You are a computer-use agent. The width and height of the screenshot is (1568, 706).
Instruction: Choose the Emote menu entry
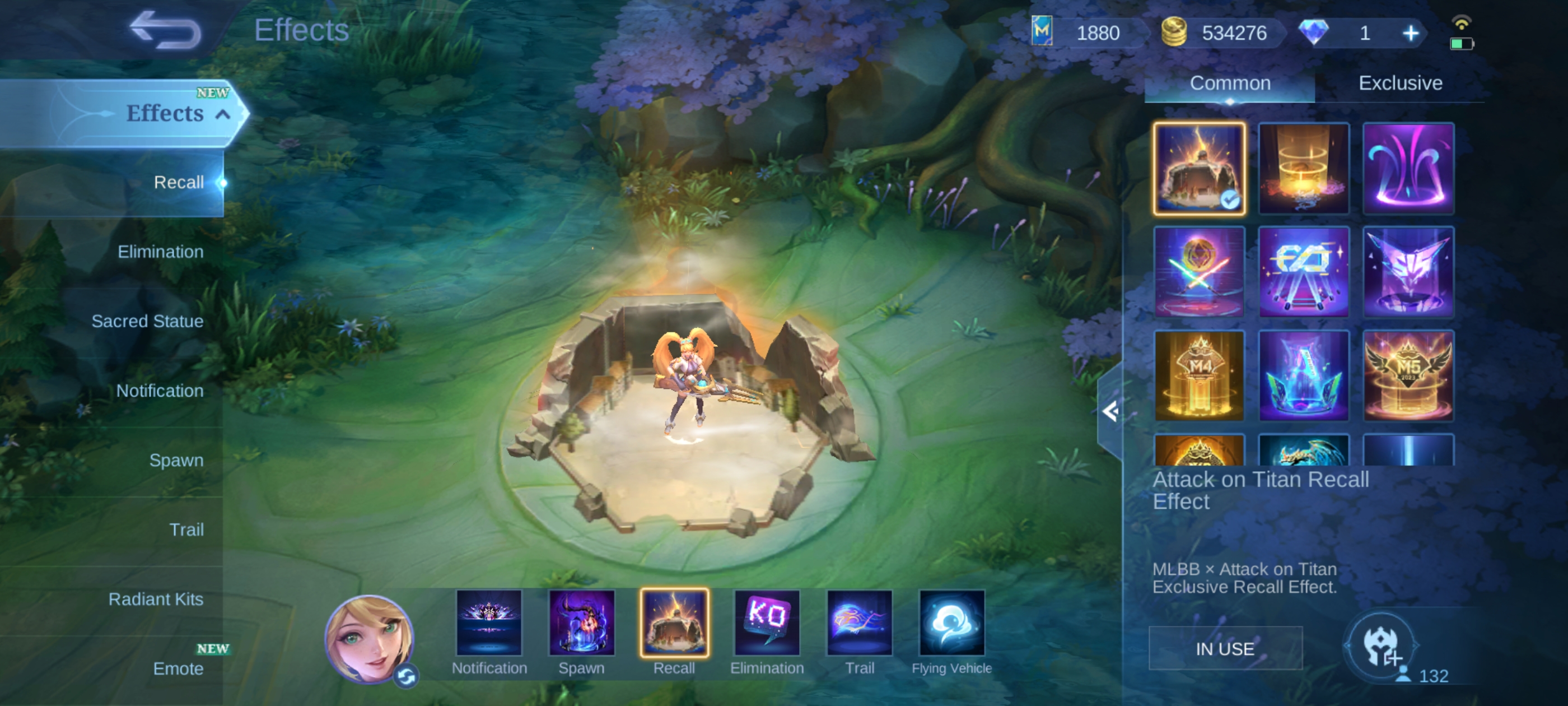tap(178, 668)
